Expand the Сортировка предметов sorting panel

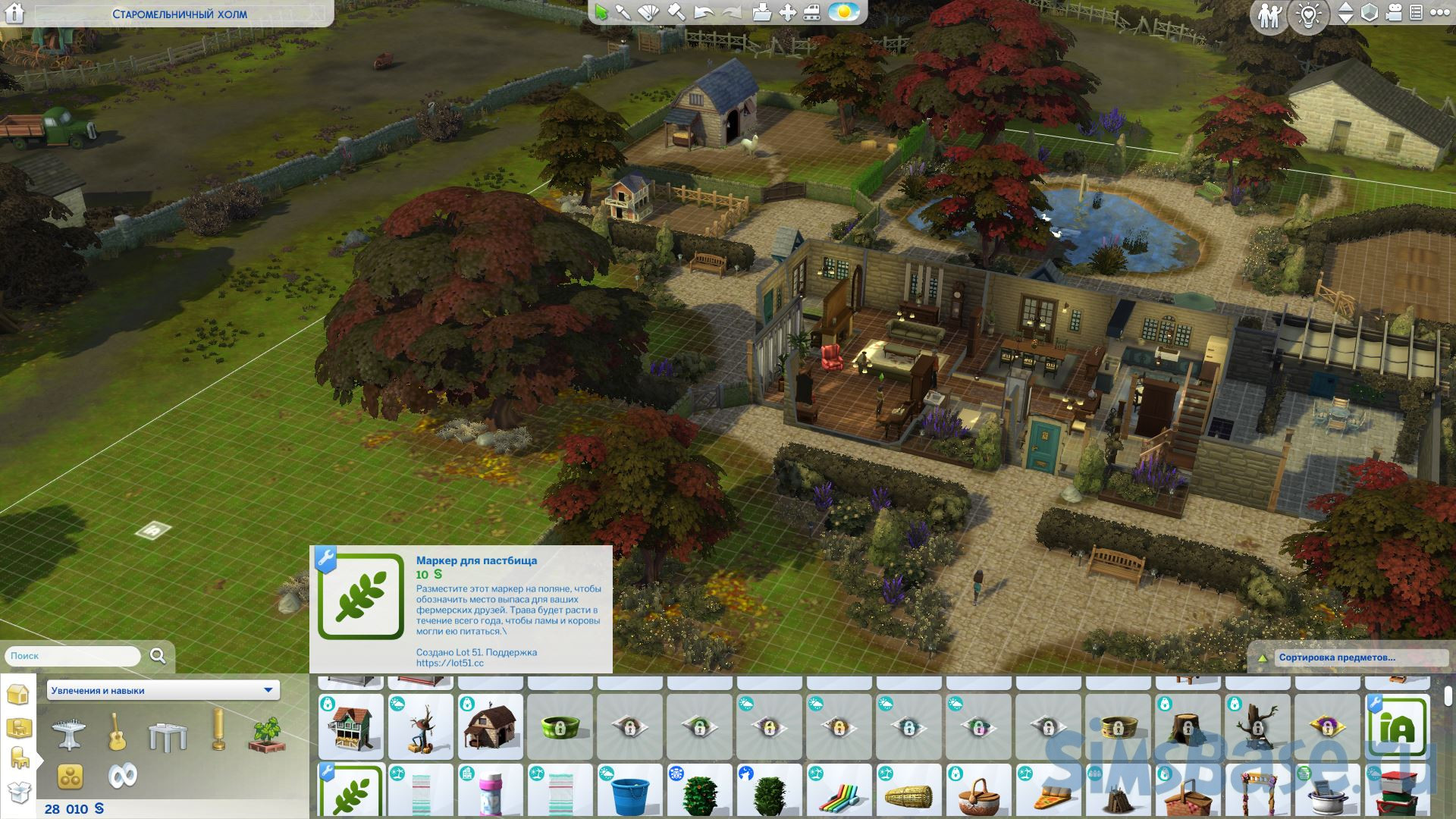tap(1336, 657)
